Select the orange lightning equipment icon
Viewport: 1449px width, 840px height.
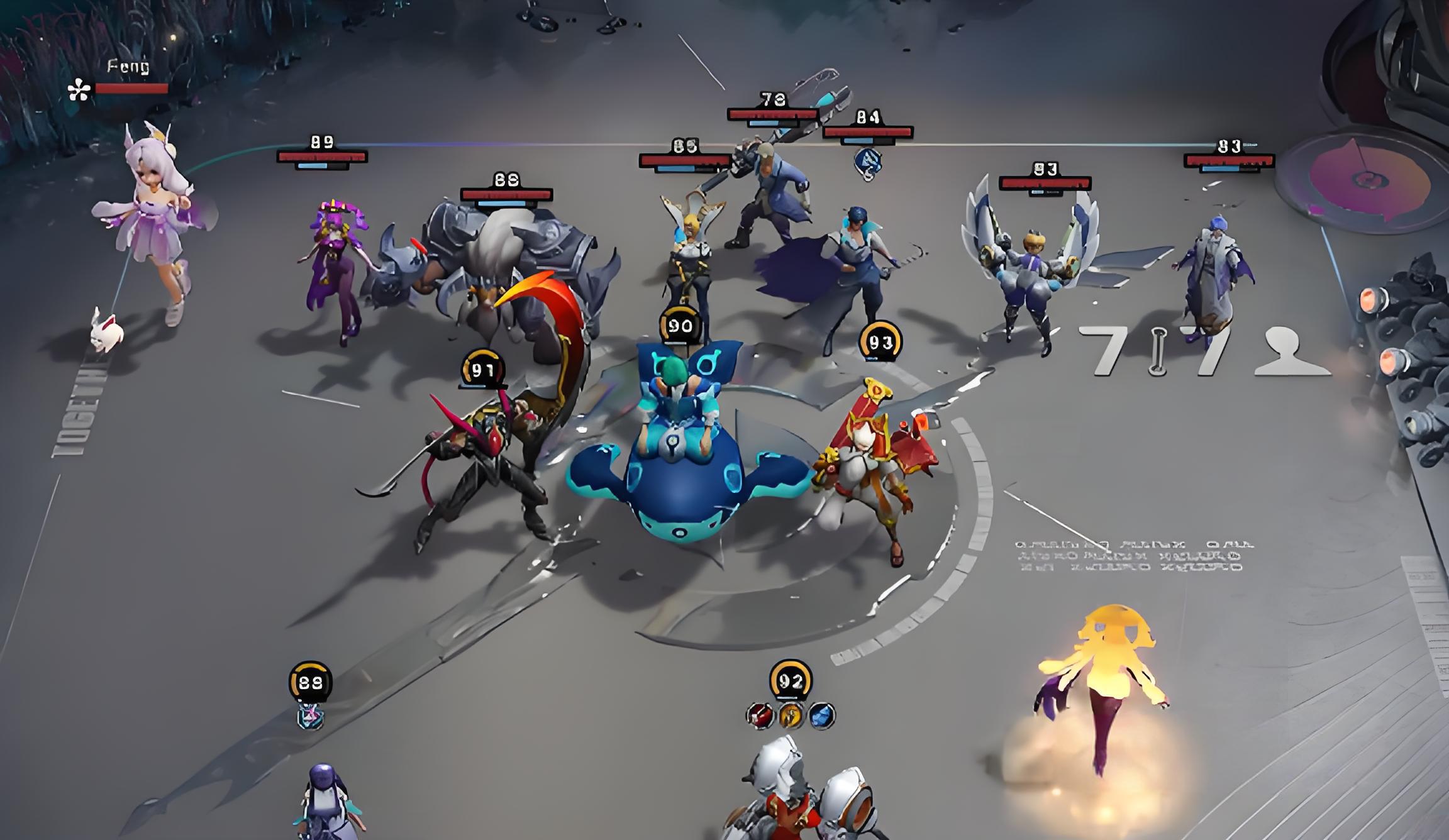(x=791, y=716)
